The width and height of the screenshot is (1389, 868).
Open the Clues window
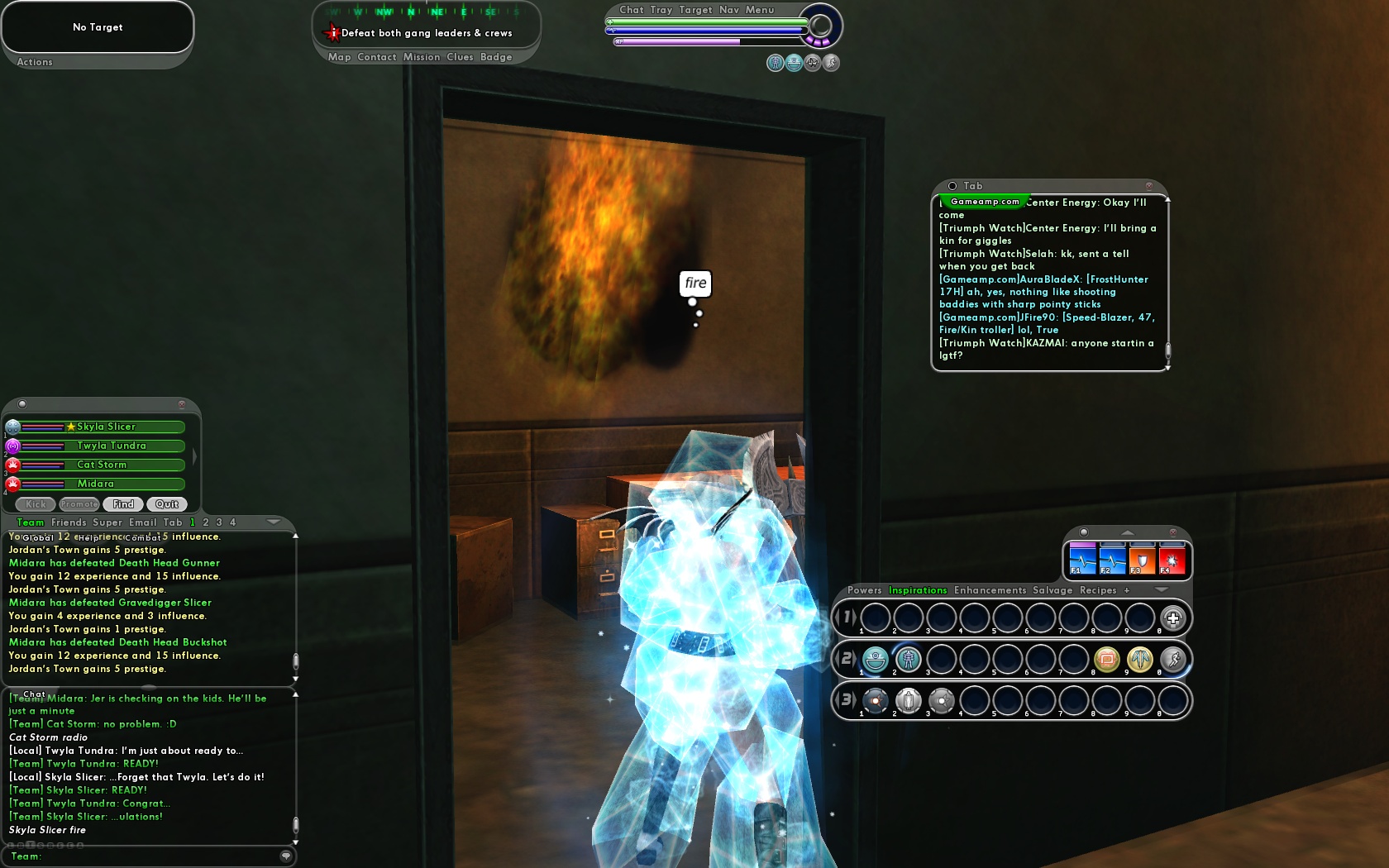click(460, 57)
